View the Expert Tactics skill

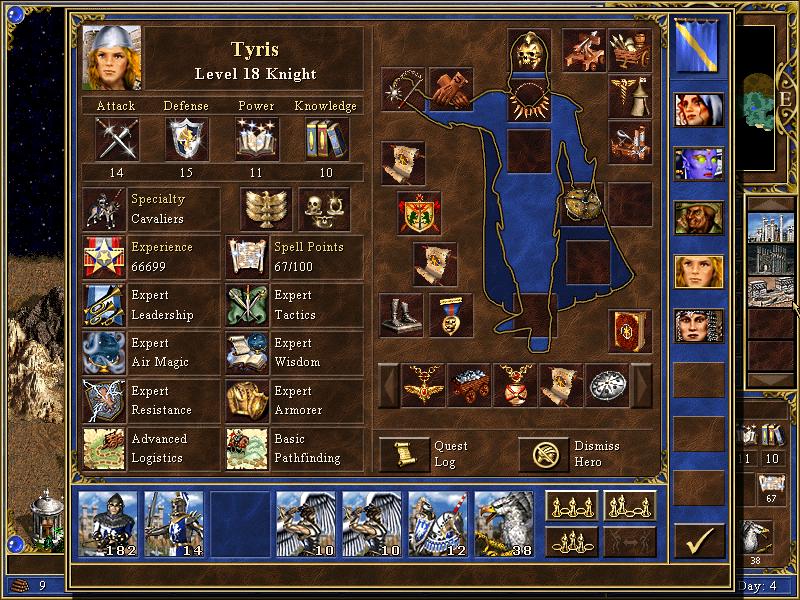pos(247,305)
